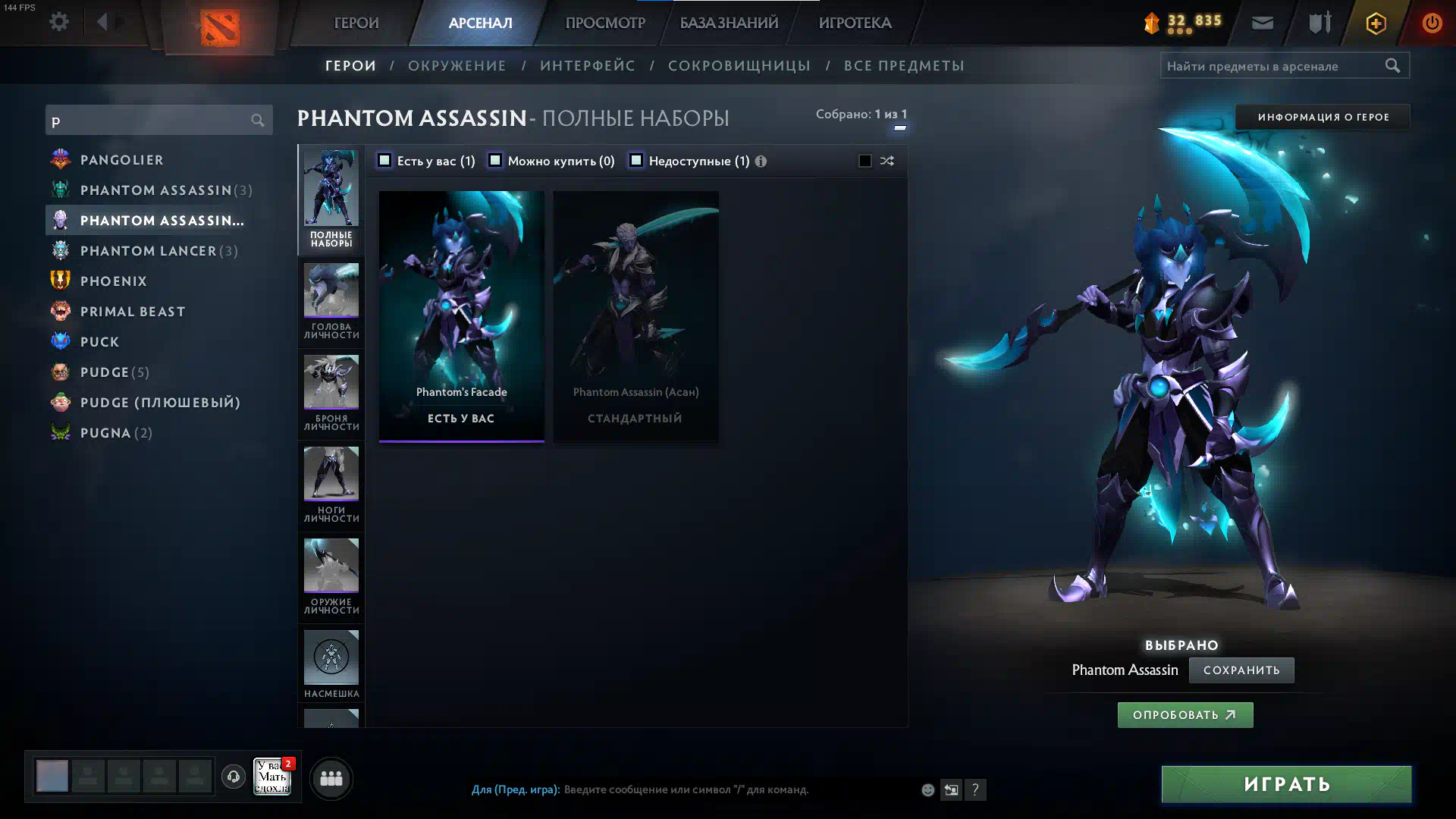1456x819 pixels.
Task: Open ИНФОРМАЦИЯ О ГЕРОЕ panel
Action: tap(1323, 117)
